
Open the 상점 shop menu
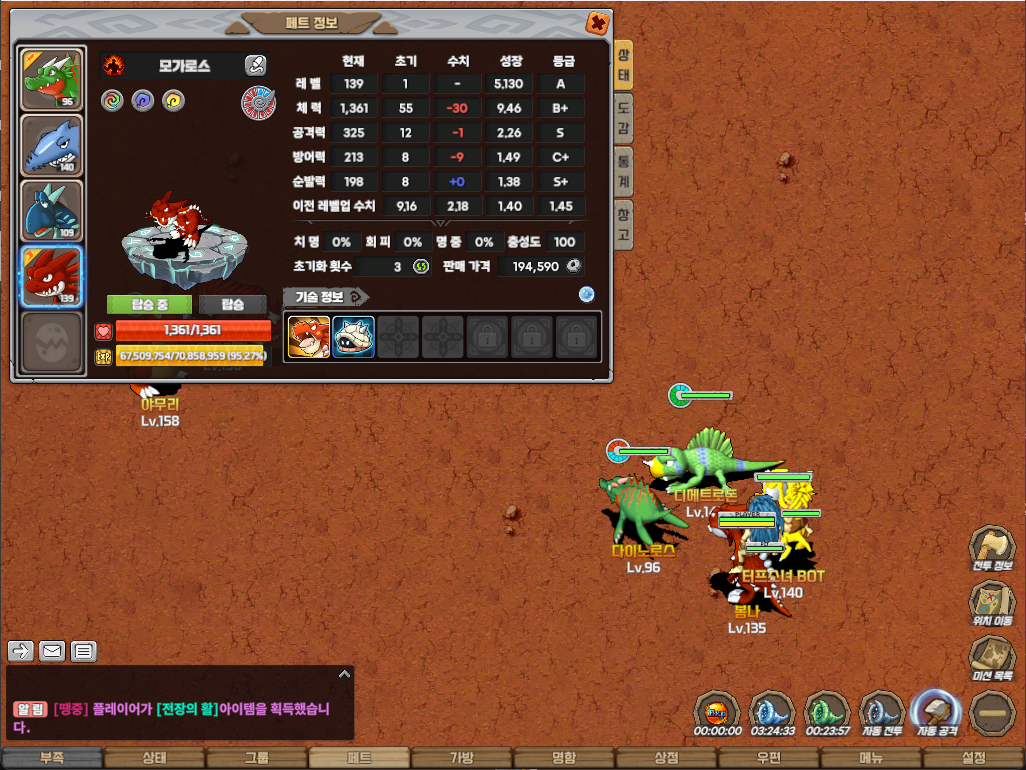(x=666, y=758)
